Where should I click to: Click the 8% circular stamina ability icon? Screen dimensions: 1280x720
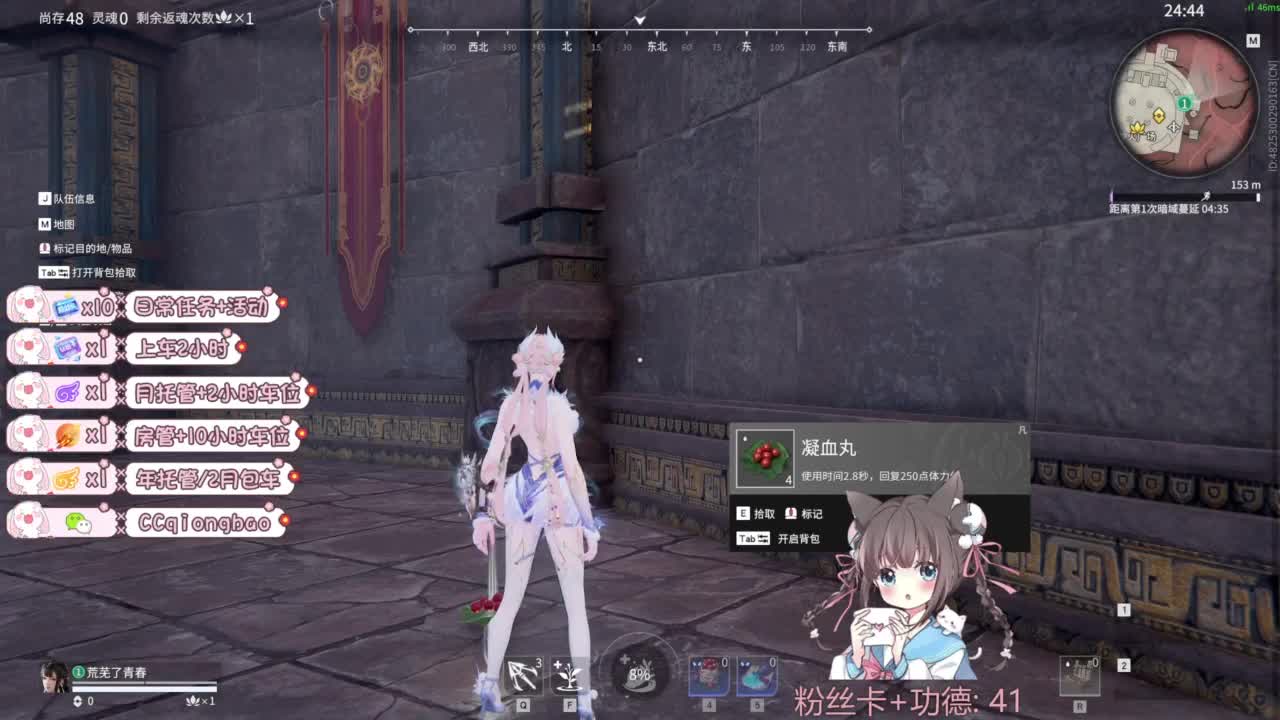(637, 675)
